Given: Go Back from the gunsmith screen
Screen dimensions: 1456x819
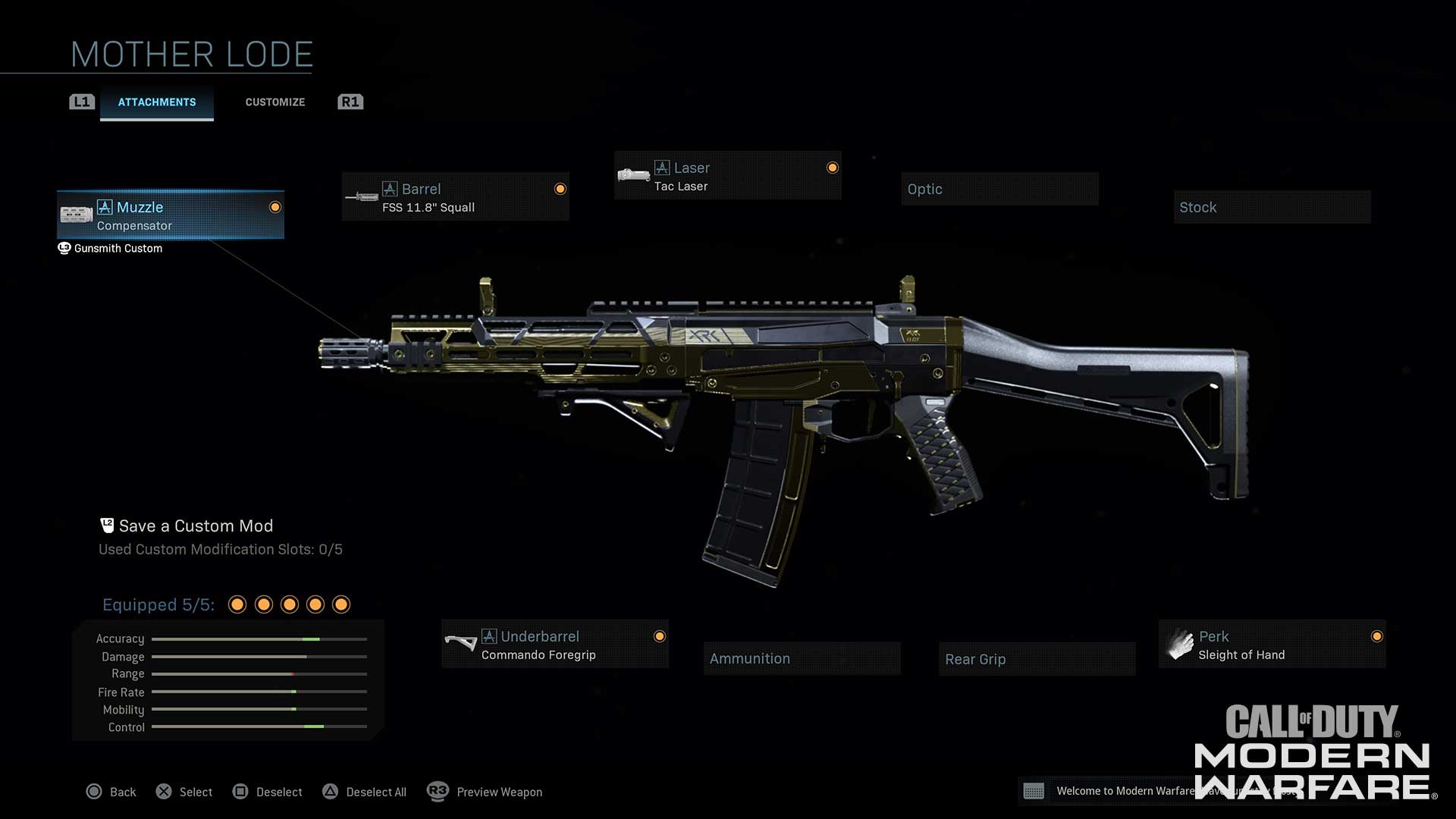Looking at the screenshot, I should tap(111, 792).
